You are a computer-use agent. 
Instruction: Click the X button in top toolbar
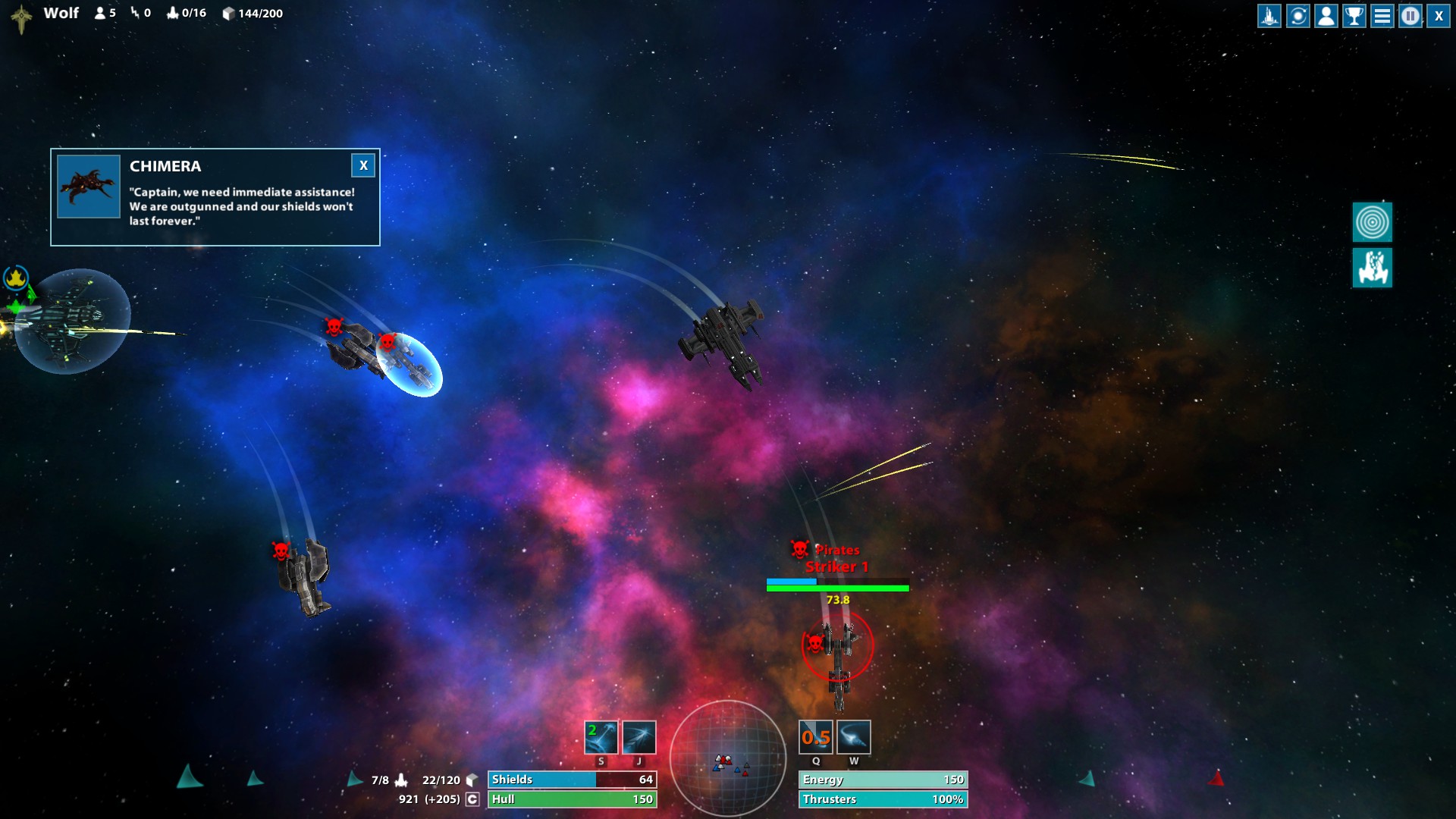[1439, 16]
